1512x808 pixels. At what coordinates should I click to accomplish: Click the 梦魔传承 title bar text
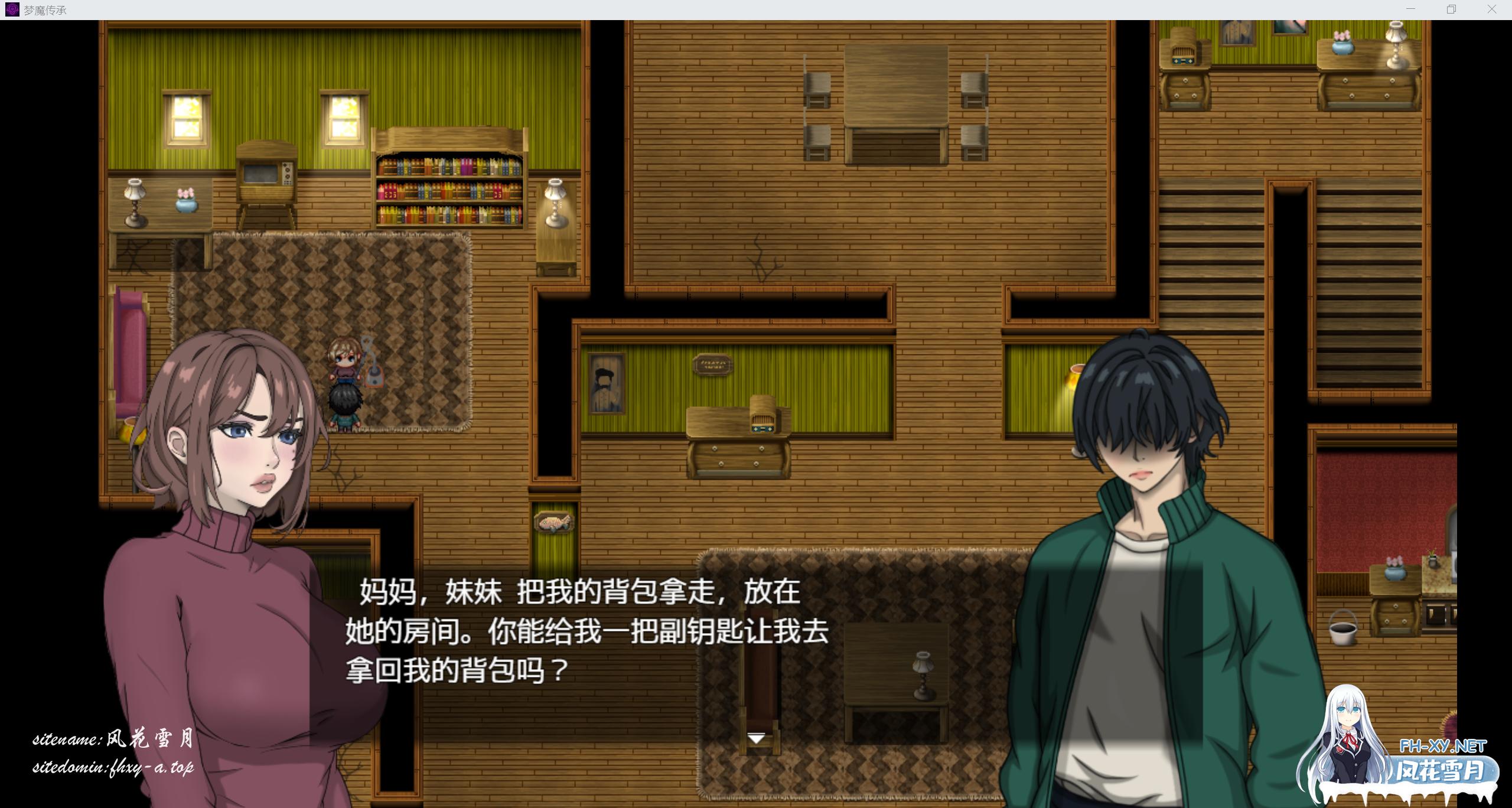[x=44, y=9]
